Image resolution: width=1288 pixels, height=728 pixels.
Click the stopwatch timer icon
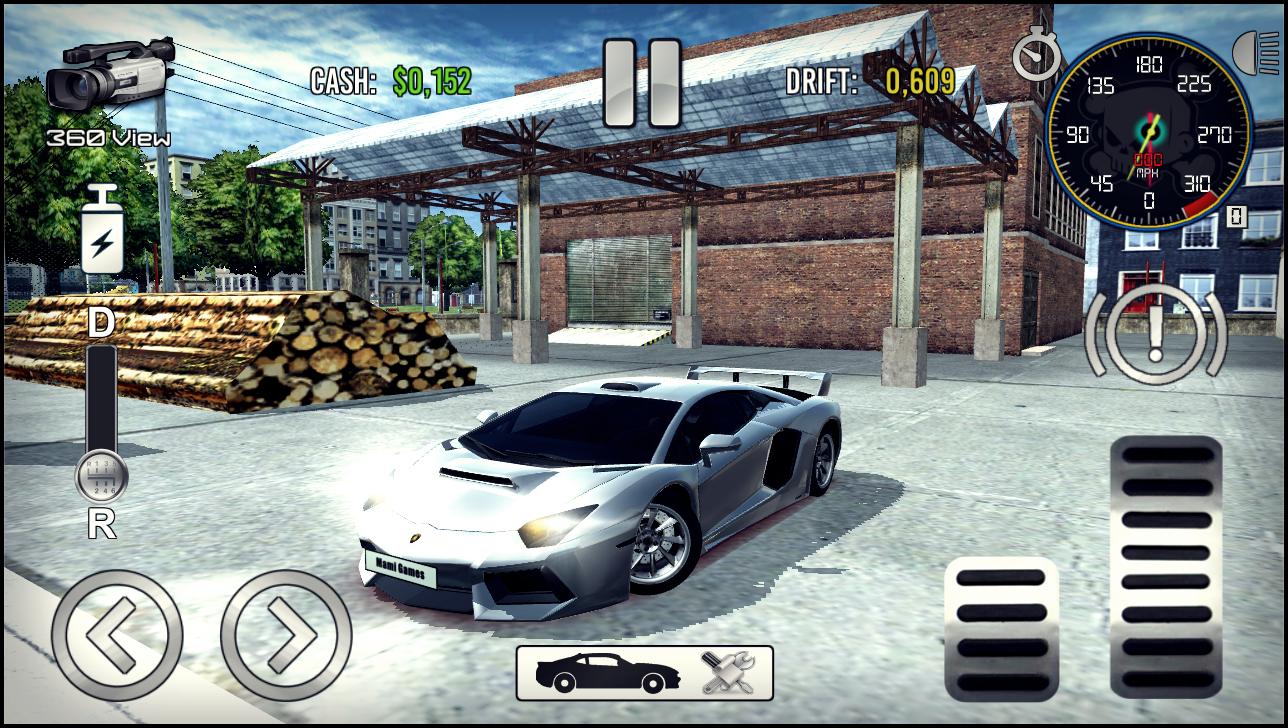pos(1036,56)
